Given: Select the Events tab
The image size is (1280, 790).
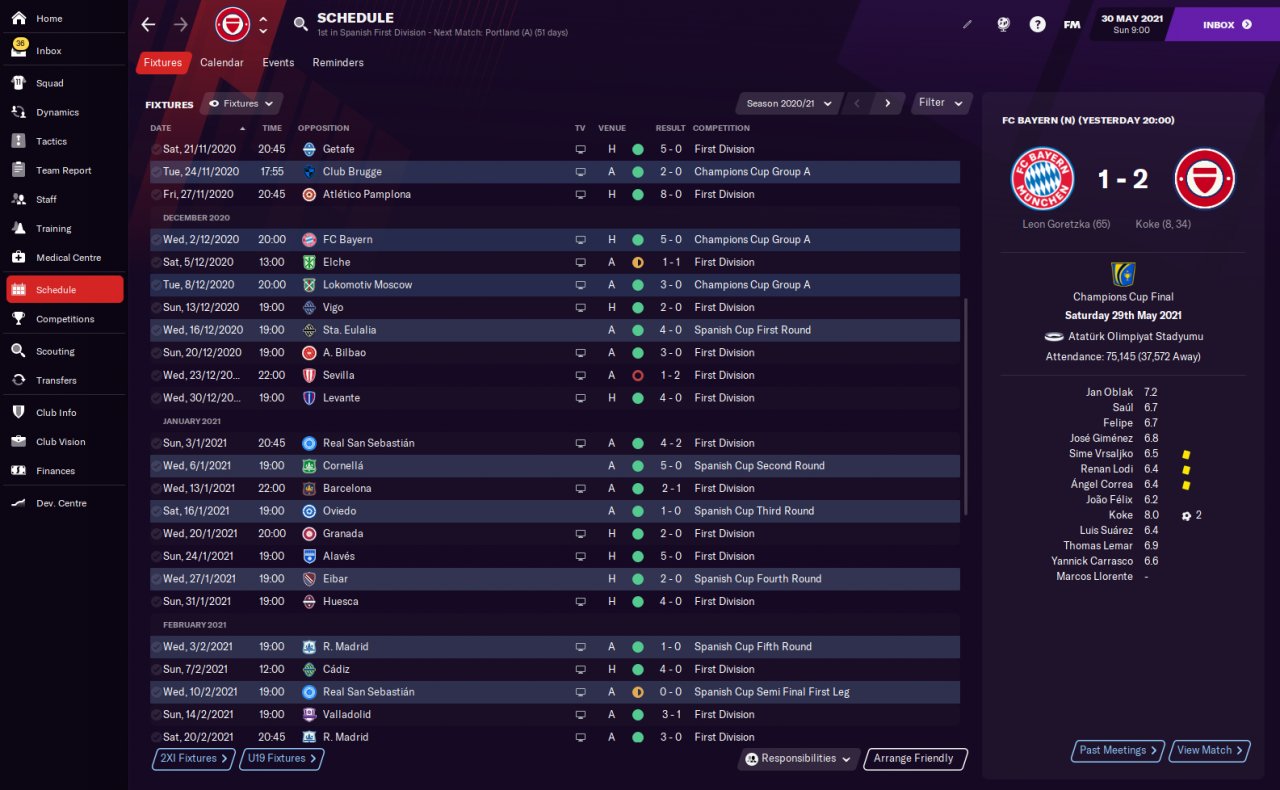Looking at the screenshot, I should [278, 63].
